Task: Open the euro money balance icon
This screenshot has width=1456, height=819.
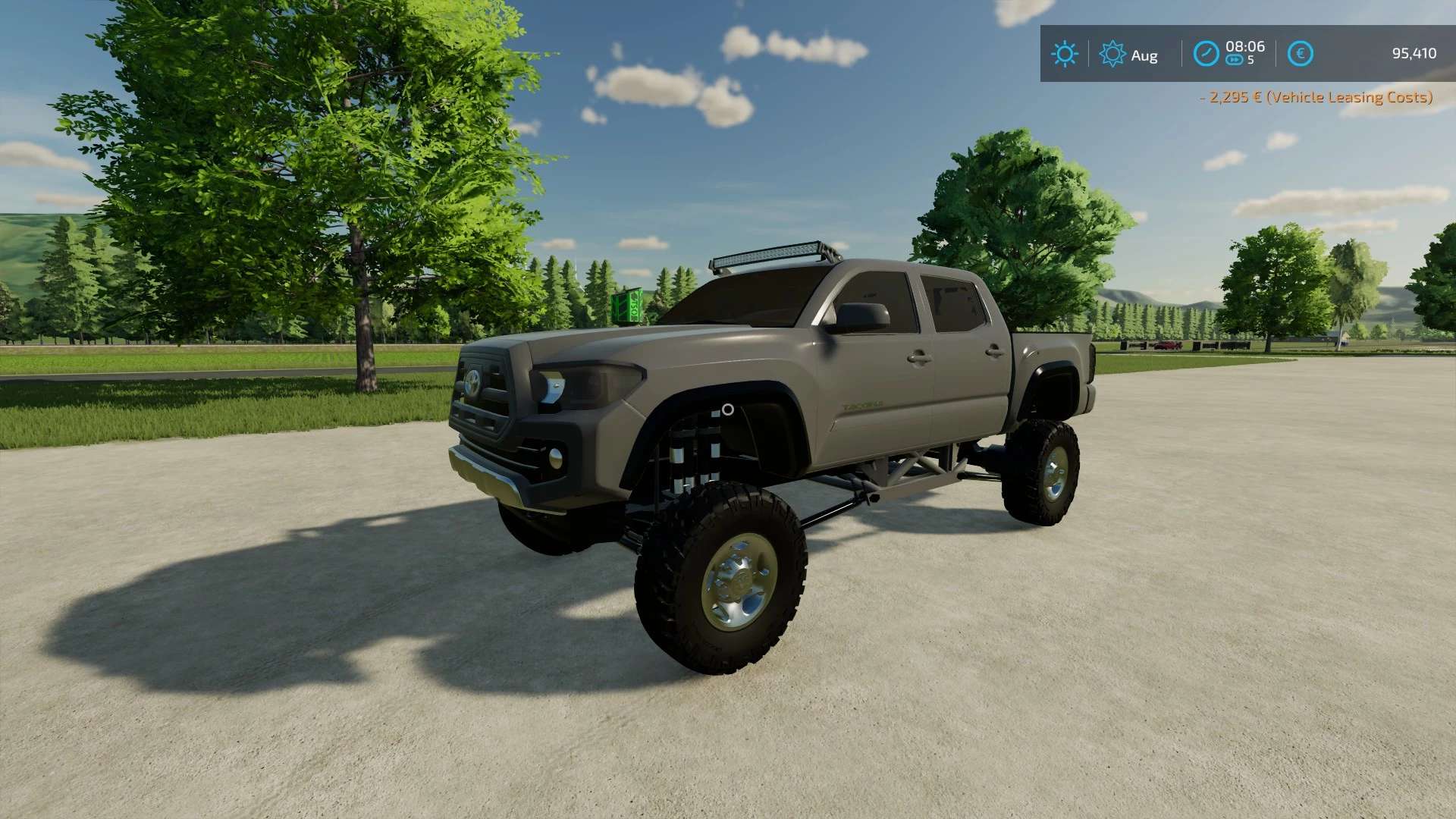Action: [1300, 54]
